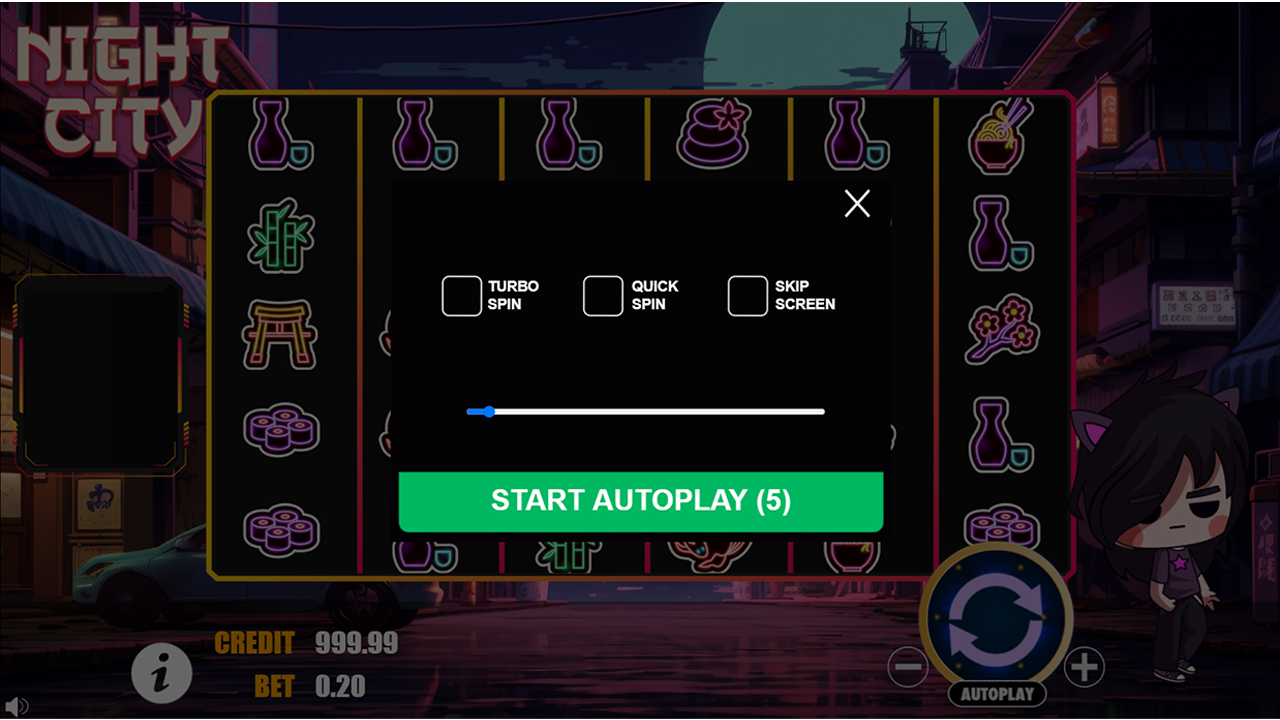Click the sushi roll symbol on the left reel

click(x=281, y=430)
